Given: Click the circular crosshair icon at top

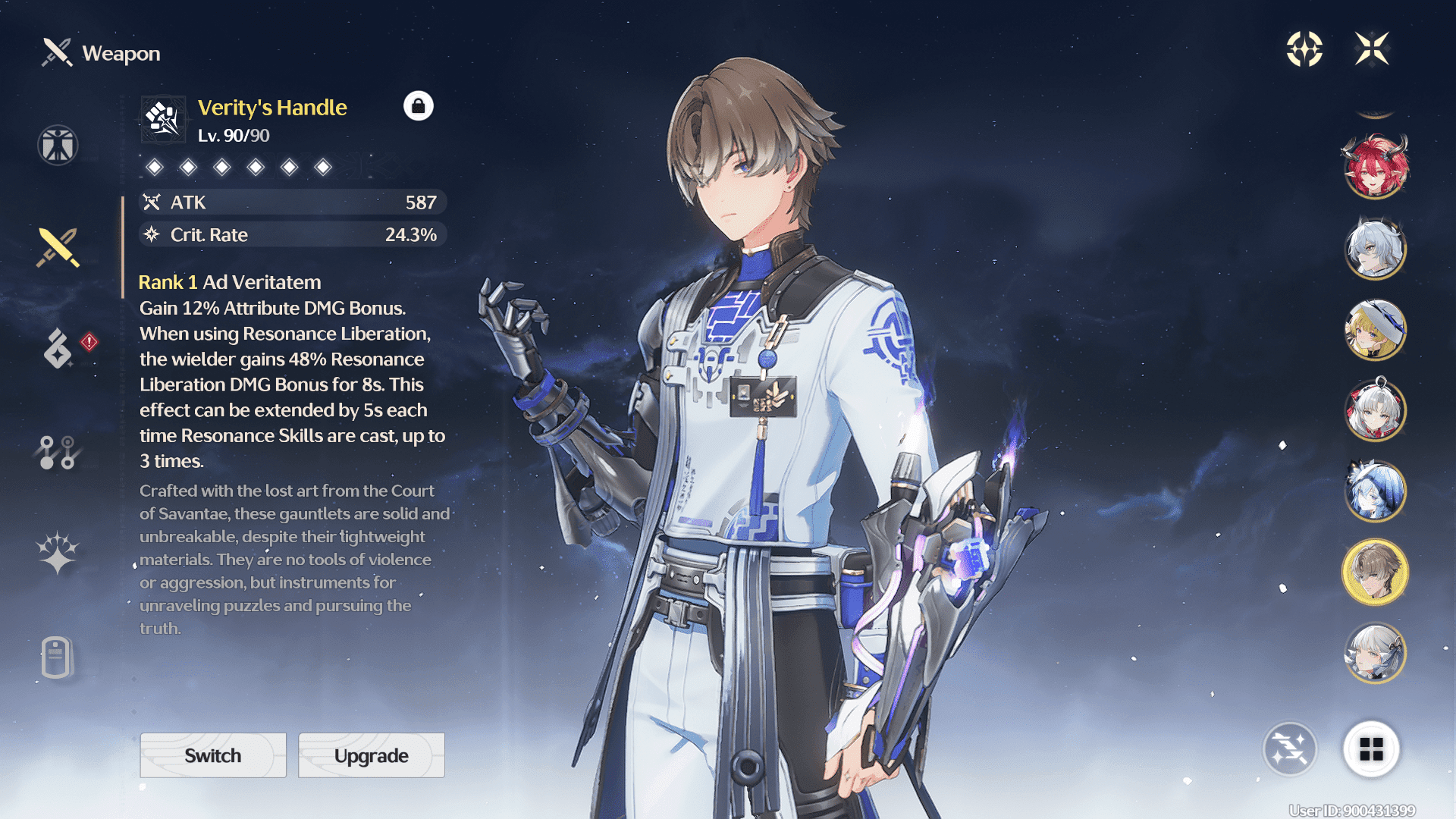Looking at the screenshot, I should point(1304,49).
